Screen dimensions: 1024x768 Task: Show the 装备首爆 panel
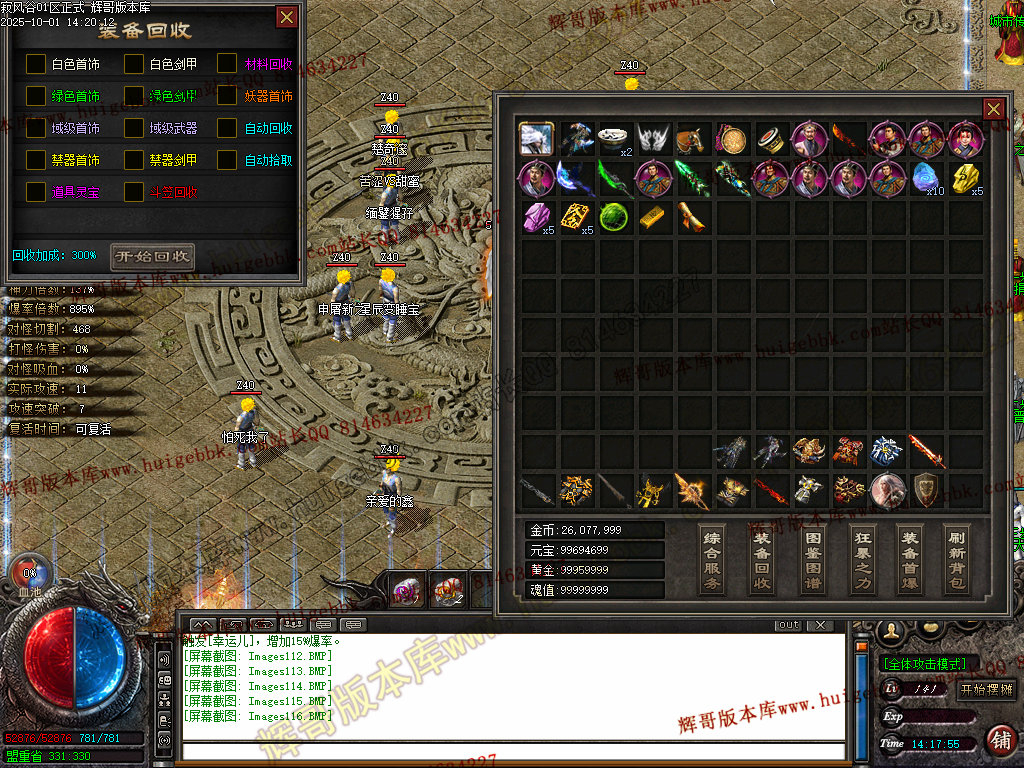909,559
